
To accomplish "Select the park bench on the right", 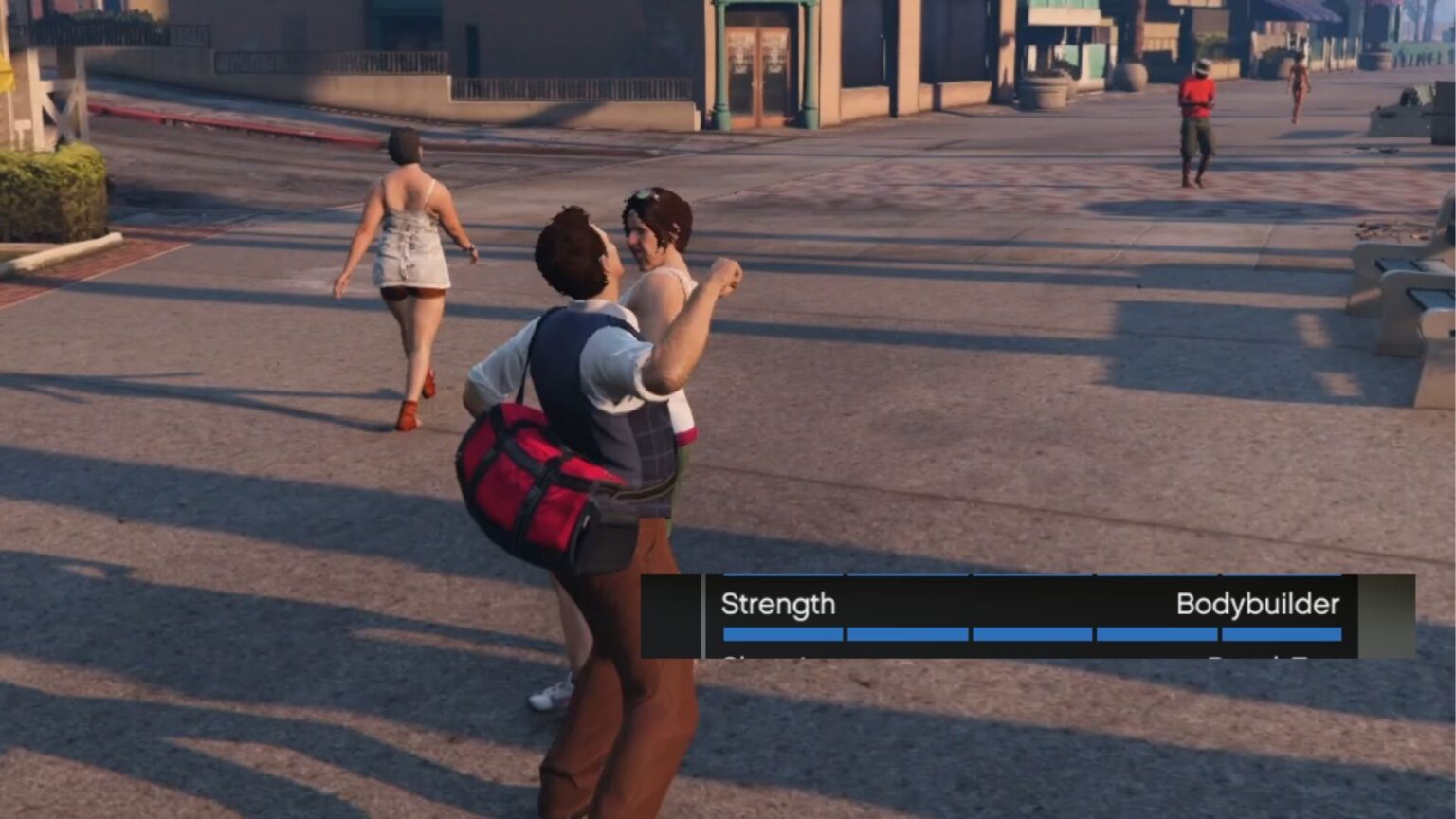I will [1401, 294].
